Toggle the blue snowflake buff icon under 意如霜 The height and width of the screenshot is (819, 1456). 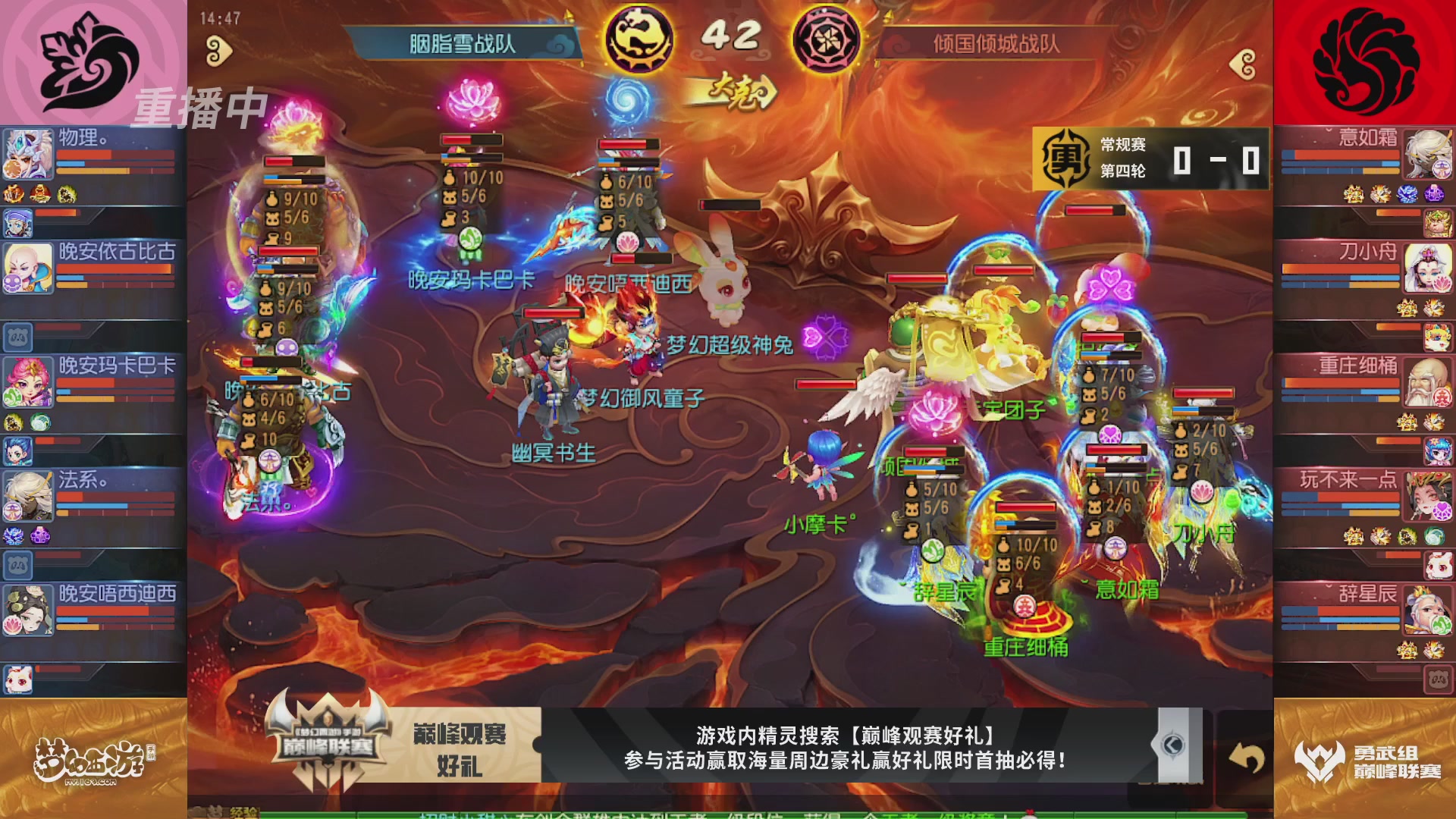pos(1407,194)
